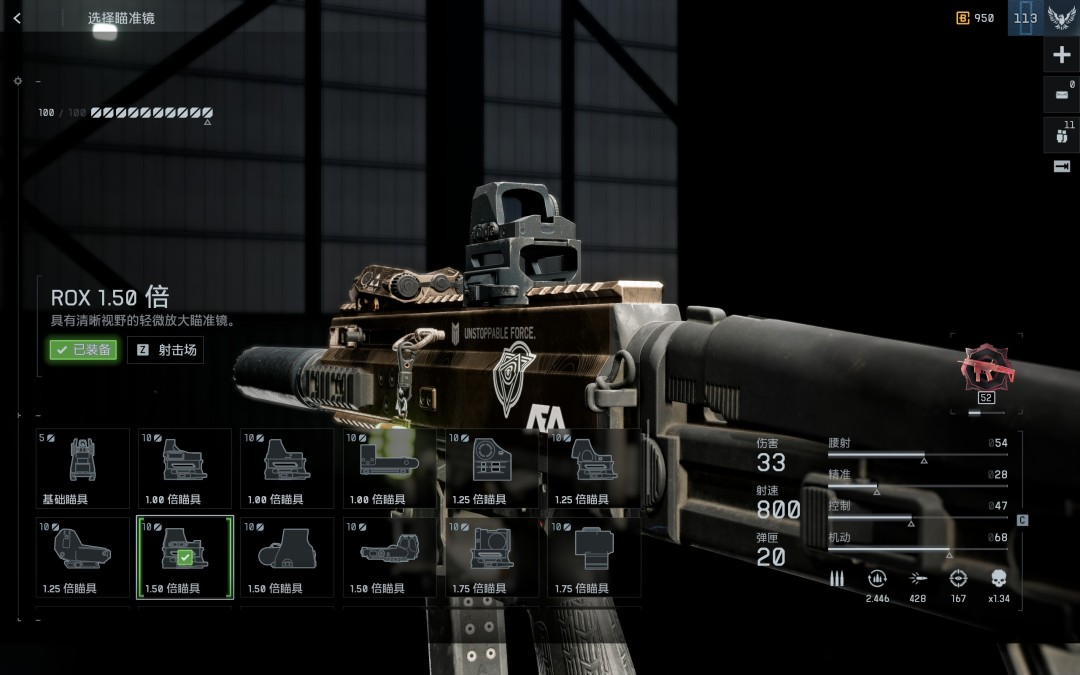
Task: Click the gold B currency balance
Action: (x=975, y=18)
